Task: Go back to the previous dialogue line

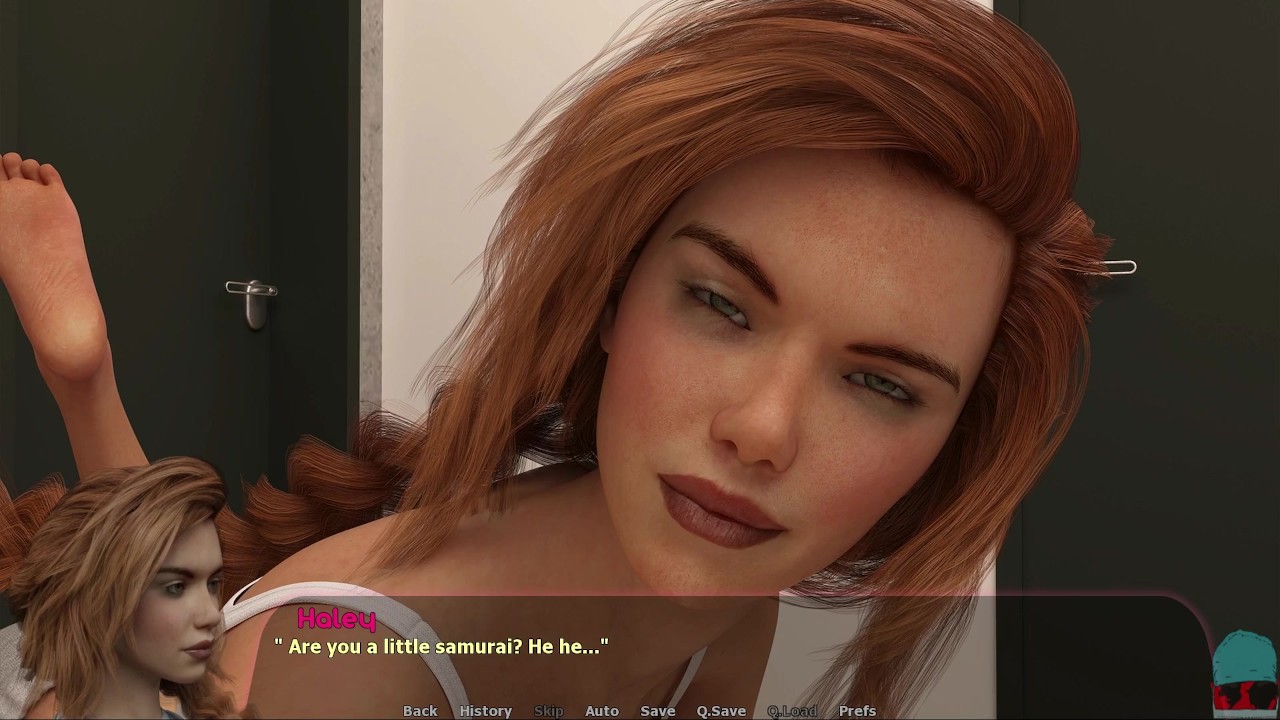Action: click(x=420, y=711)
